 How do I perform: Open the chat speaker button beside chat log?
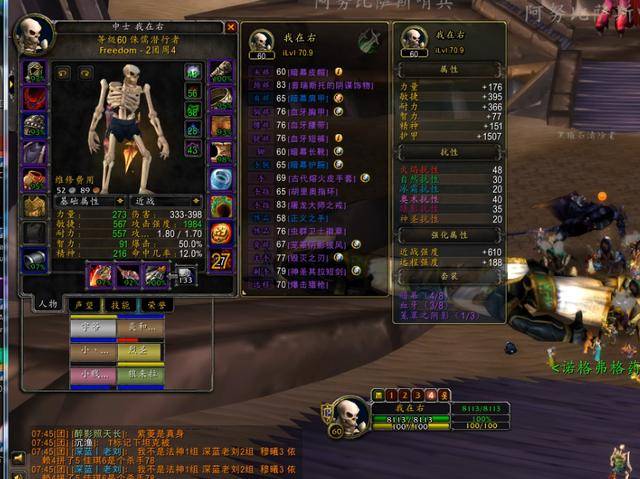click(x=17, y=458)
